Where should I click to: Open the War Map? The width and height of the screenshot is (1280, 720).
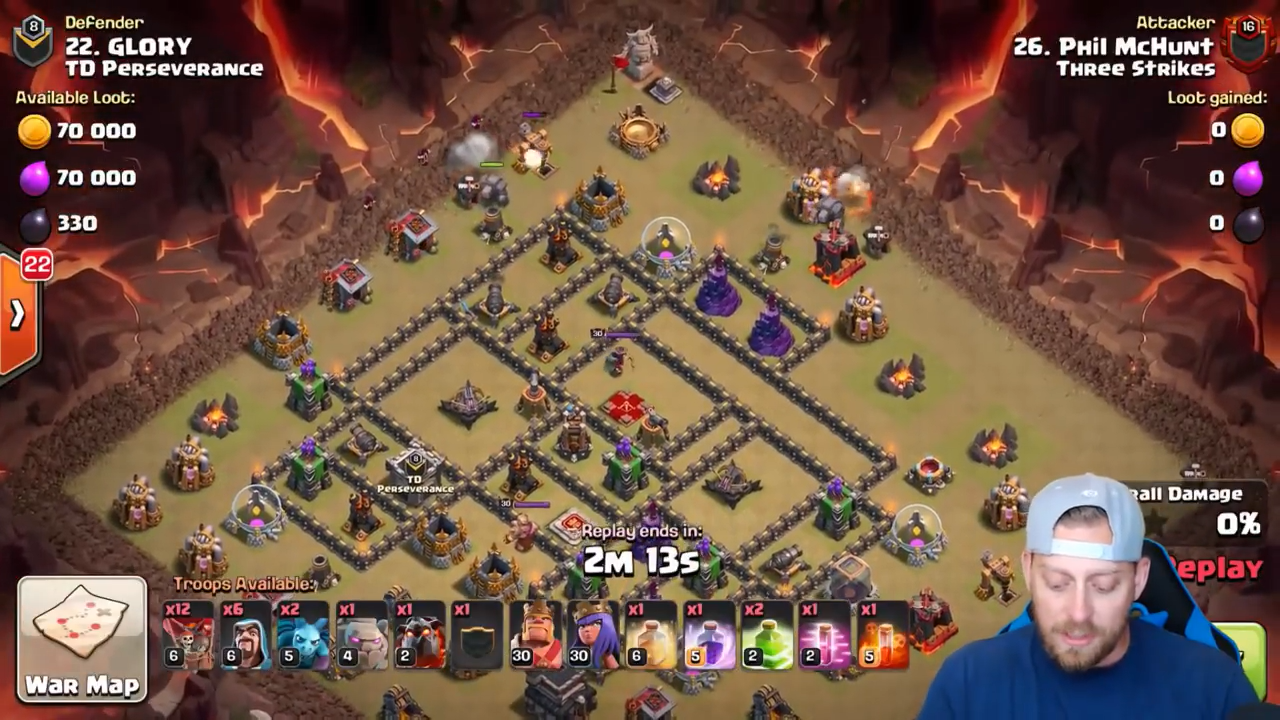(82, 638)
